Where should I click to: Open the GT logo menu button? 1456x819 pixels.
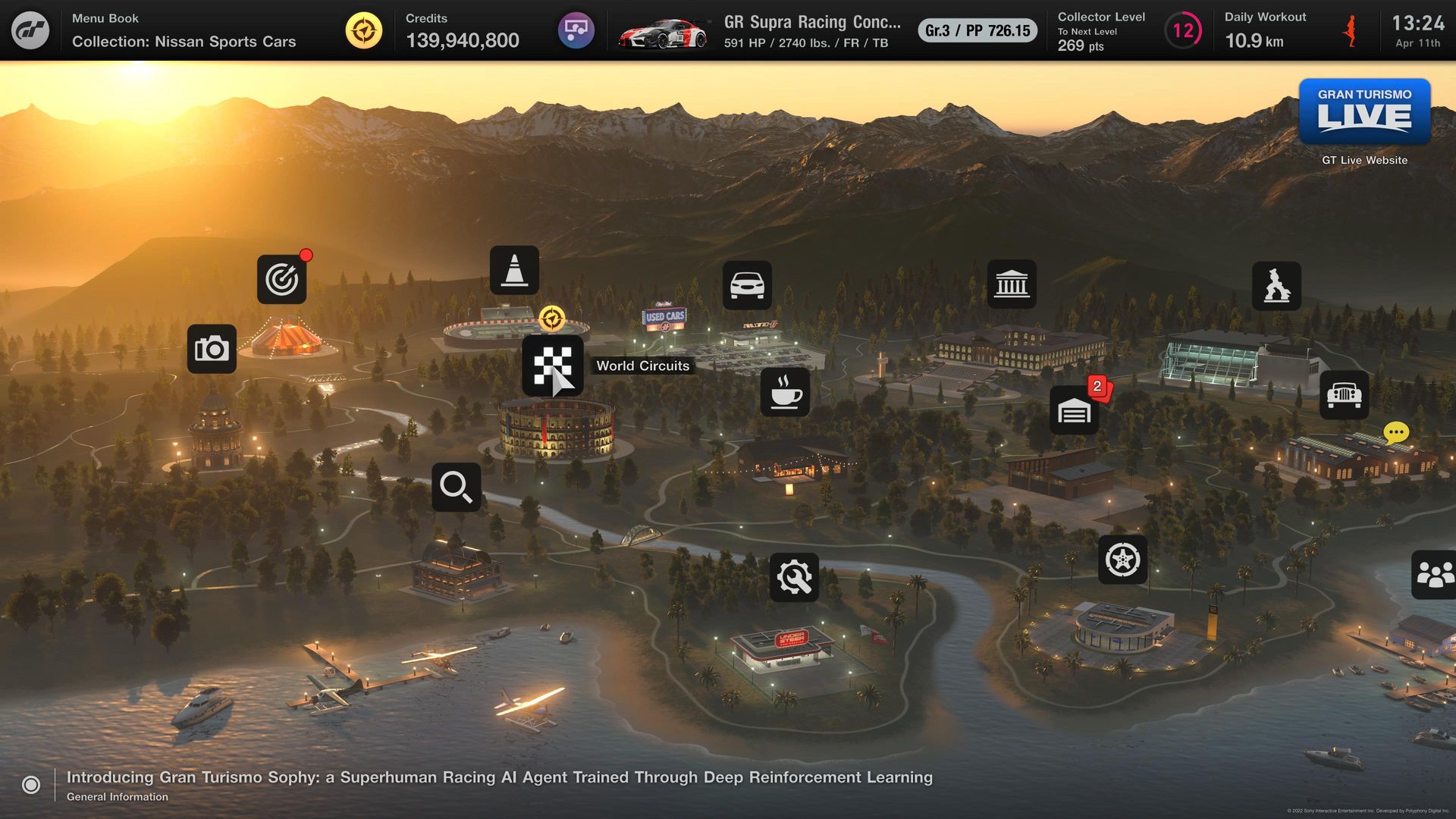(30, 30)
